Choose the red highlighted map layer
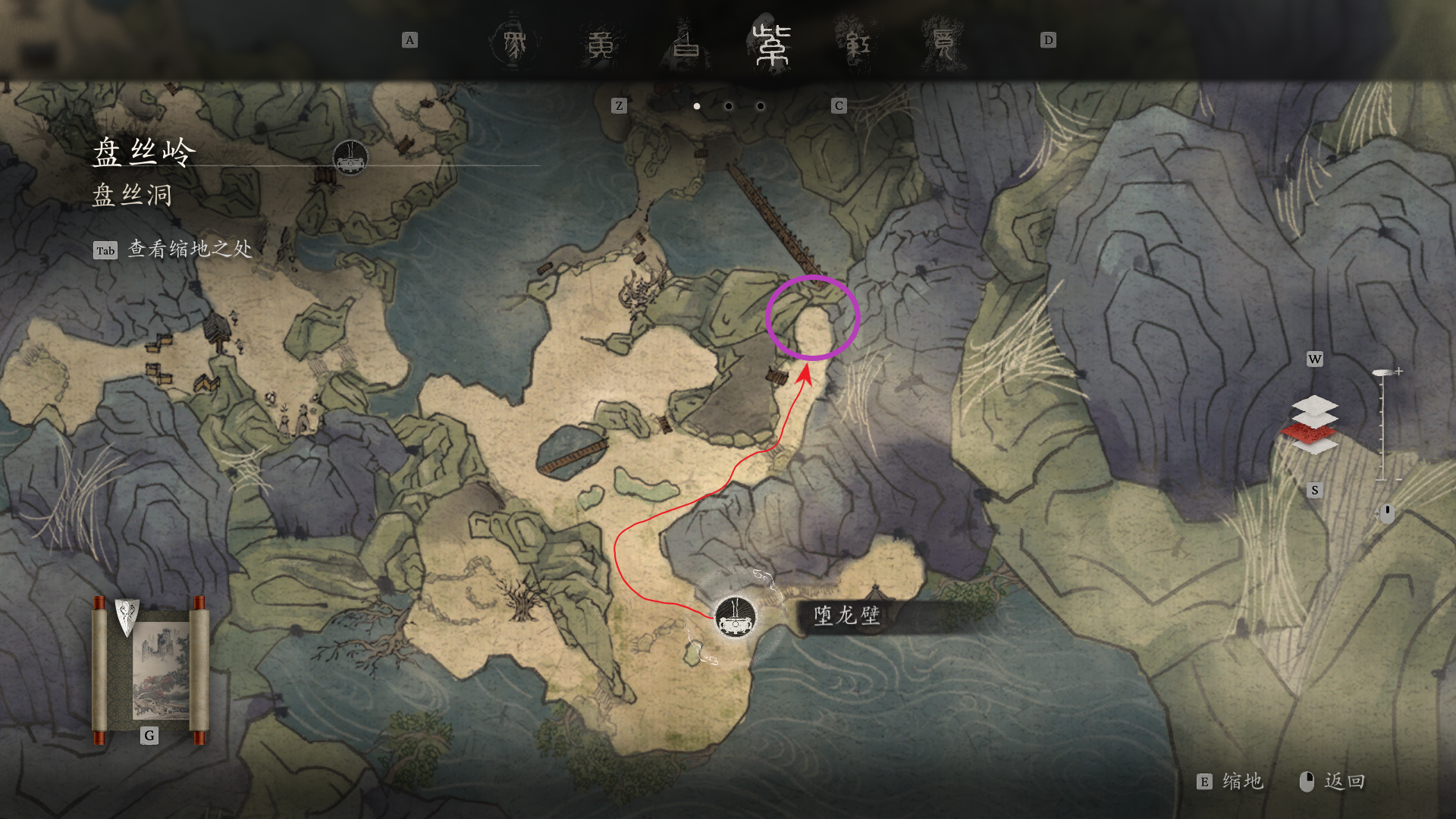The width and height of the screenshot is (1456, 819). [x=1310, y=432]
